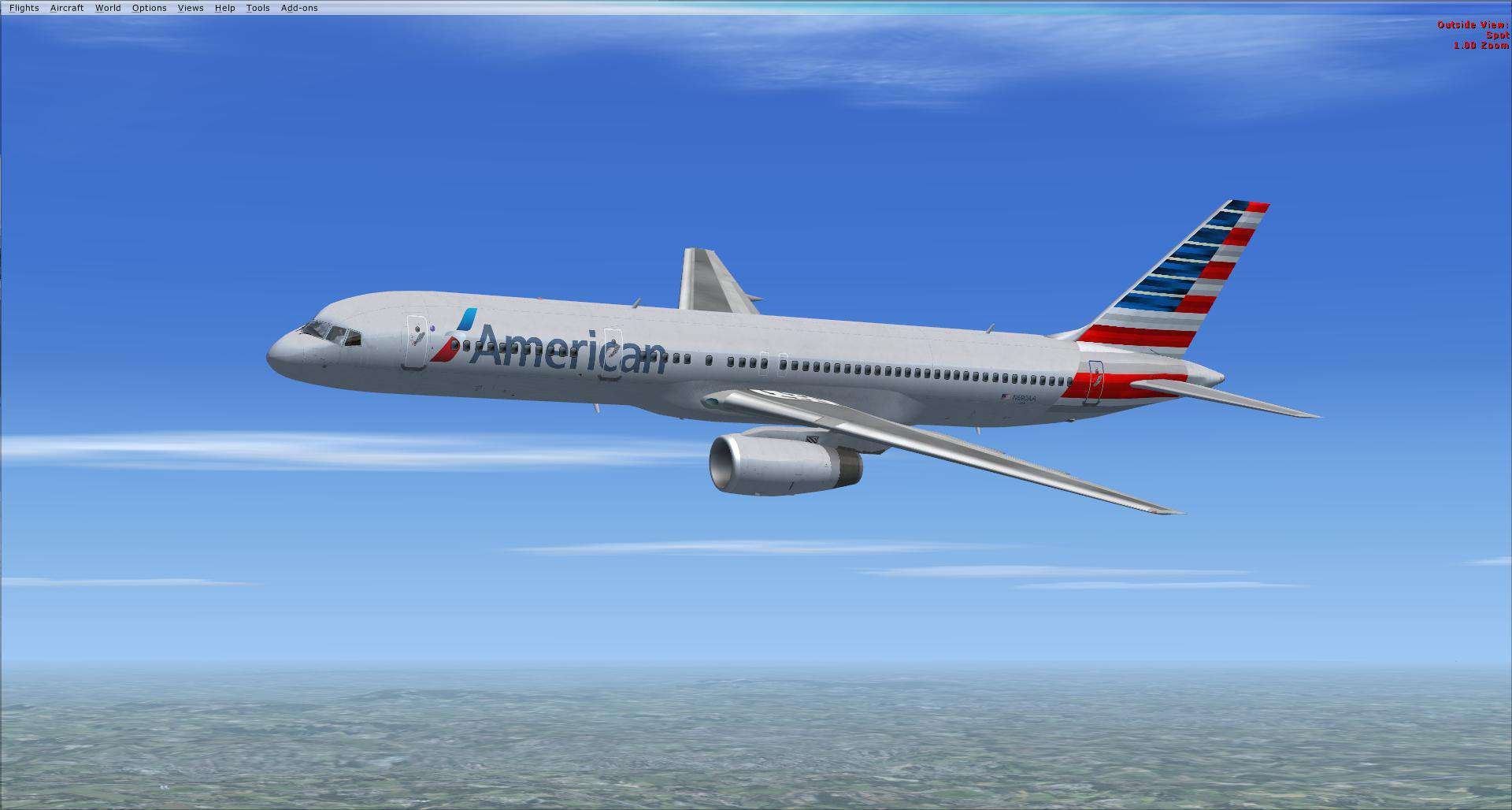Open the Options menu

(149, 7)
